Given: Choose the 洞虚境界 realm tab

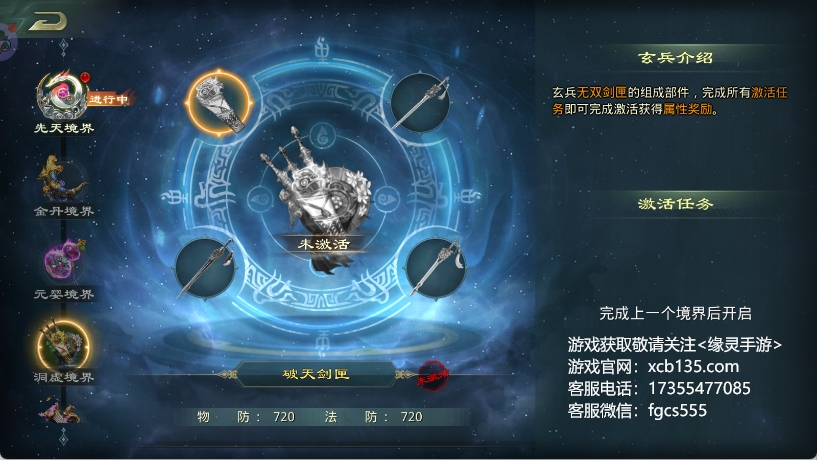Looking at the screenshot, I should click(x=62, y=345).
